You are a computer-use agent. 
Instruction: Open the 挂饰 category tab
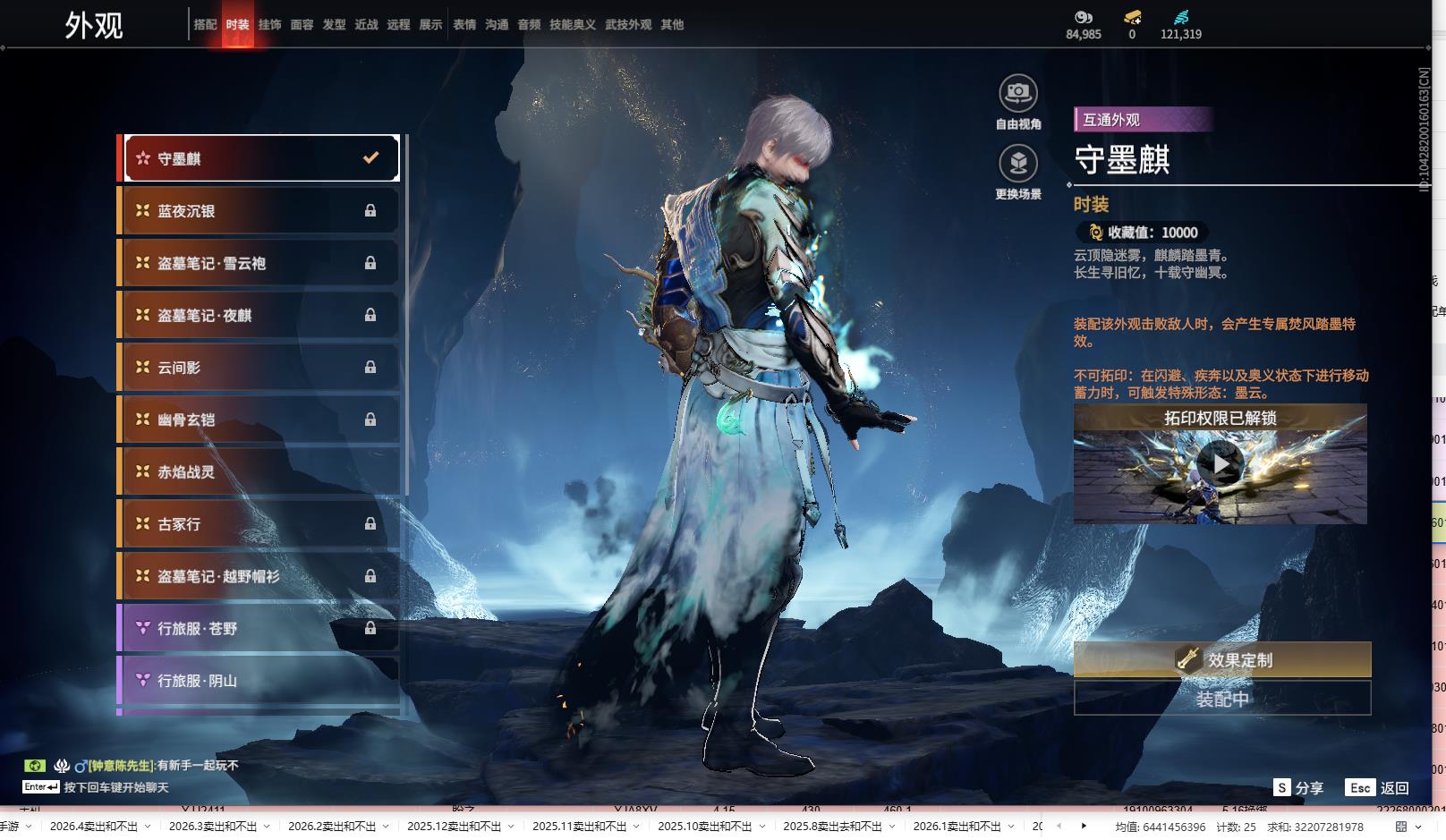click(269, 25)
